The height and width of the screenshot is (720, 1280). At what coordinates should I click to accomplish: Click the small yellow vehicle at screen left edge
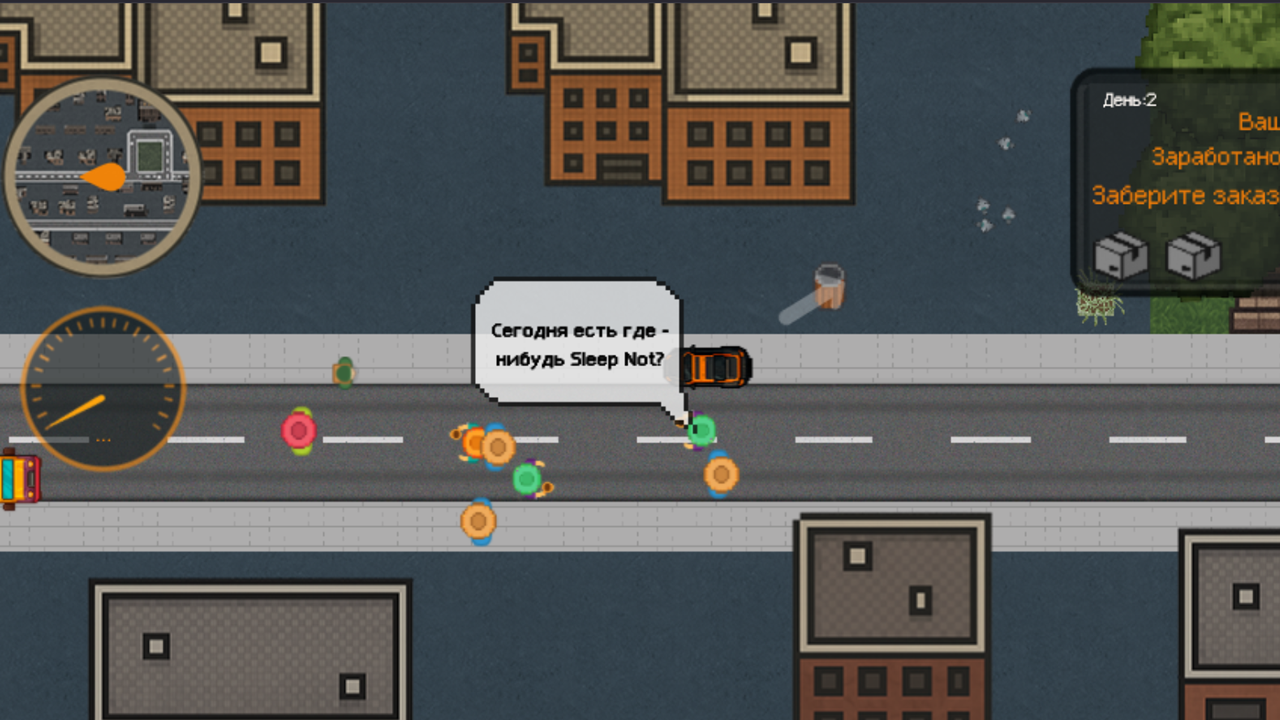pos(20,476)
